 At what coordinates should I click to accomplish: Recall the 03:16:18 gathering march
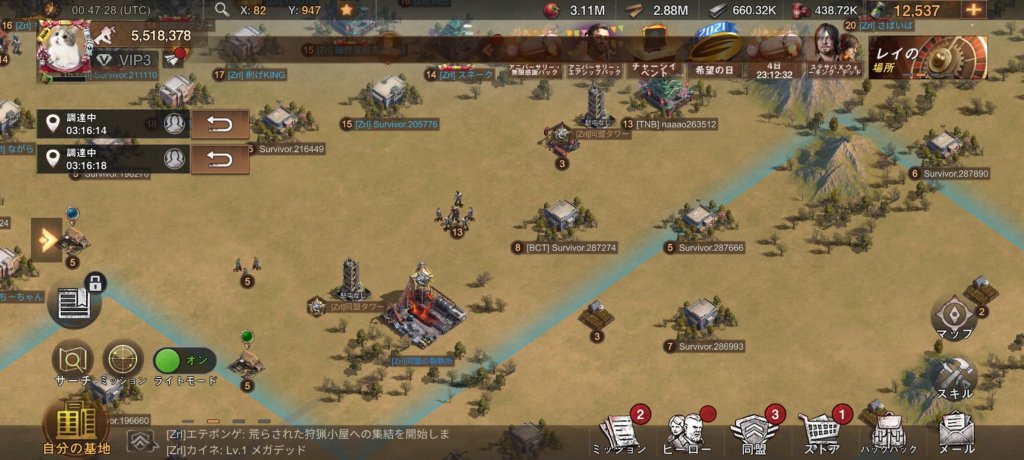click(x=219, y=159)
